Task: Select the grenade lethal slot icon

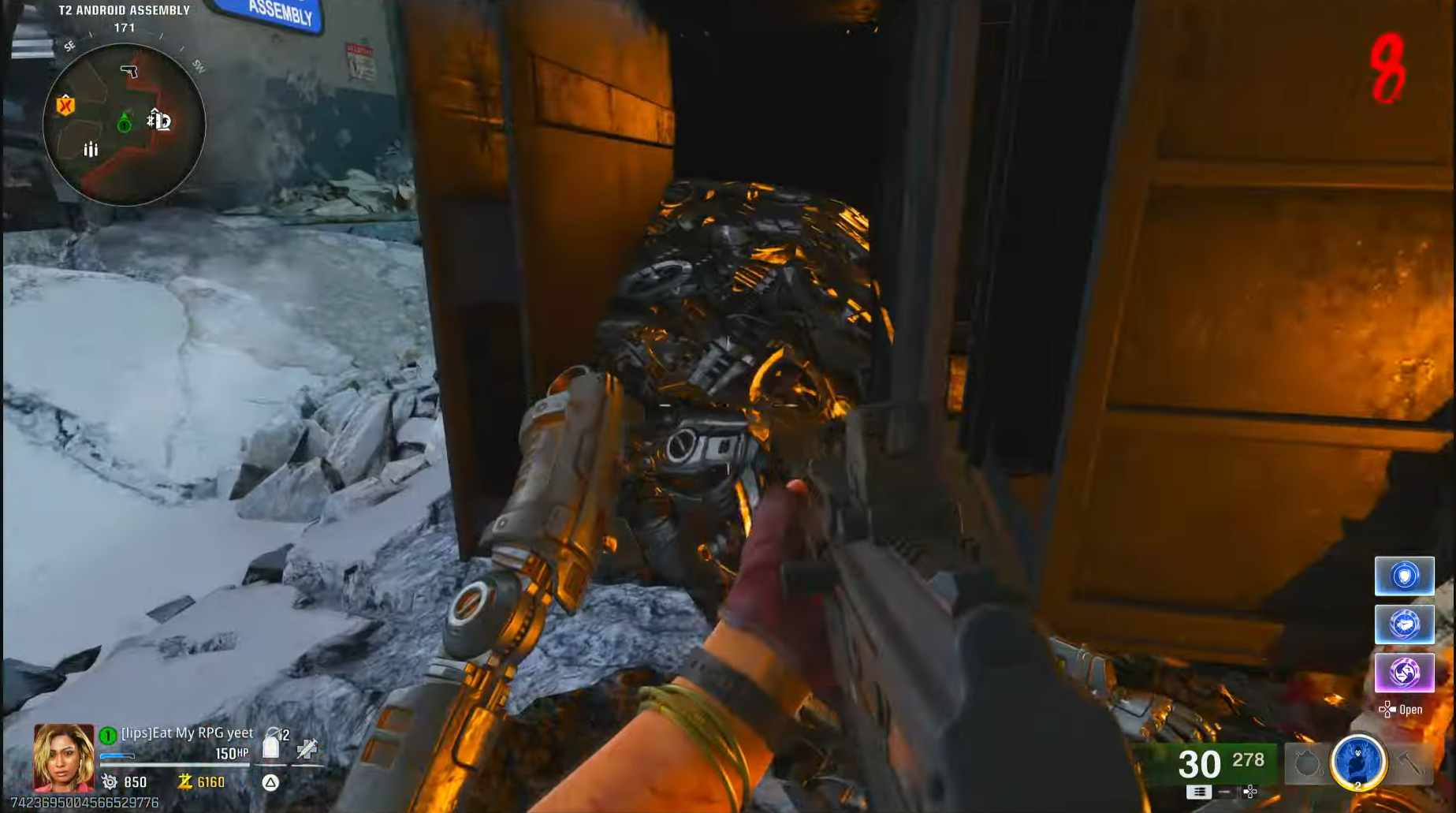Action: [x=1308, y=762]
